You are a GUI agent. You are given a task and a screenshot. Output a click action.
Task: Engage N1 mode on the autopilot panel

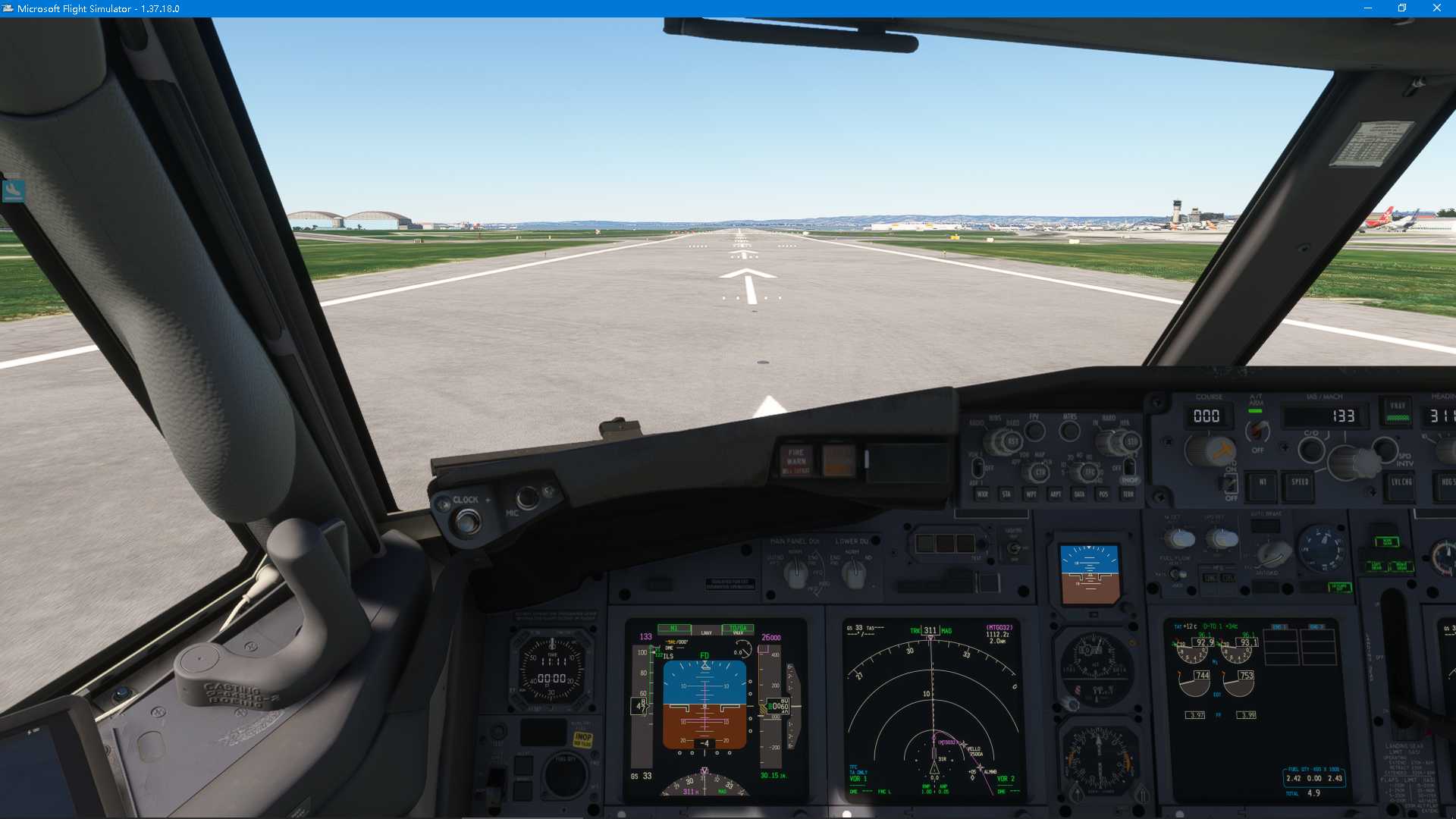point(1262,488)
